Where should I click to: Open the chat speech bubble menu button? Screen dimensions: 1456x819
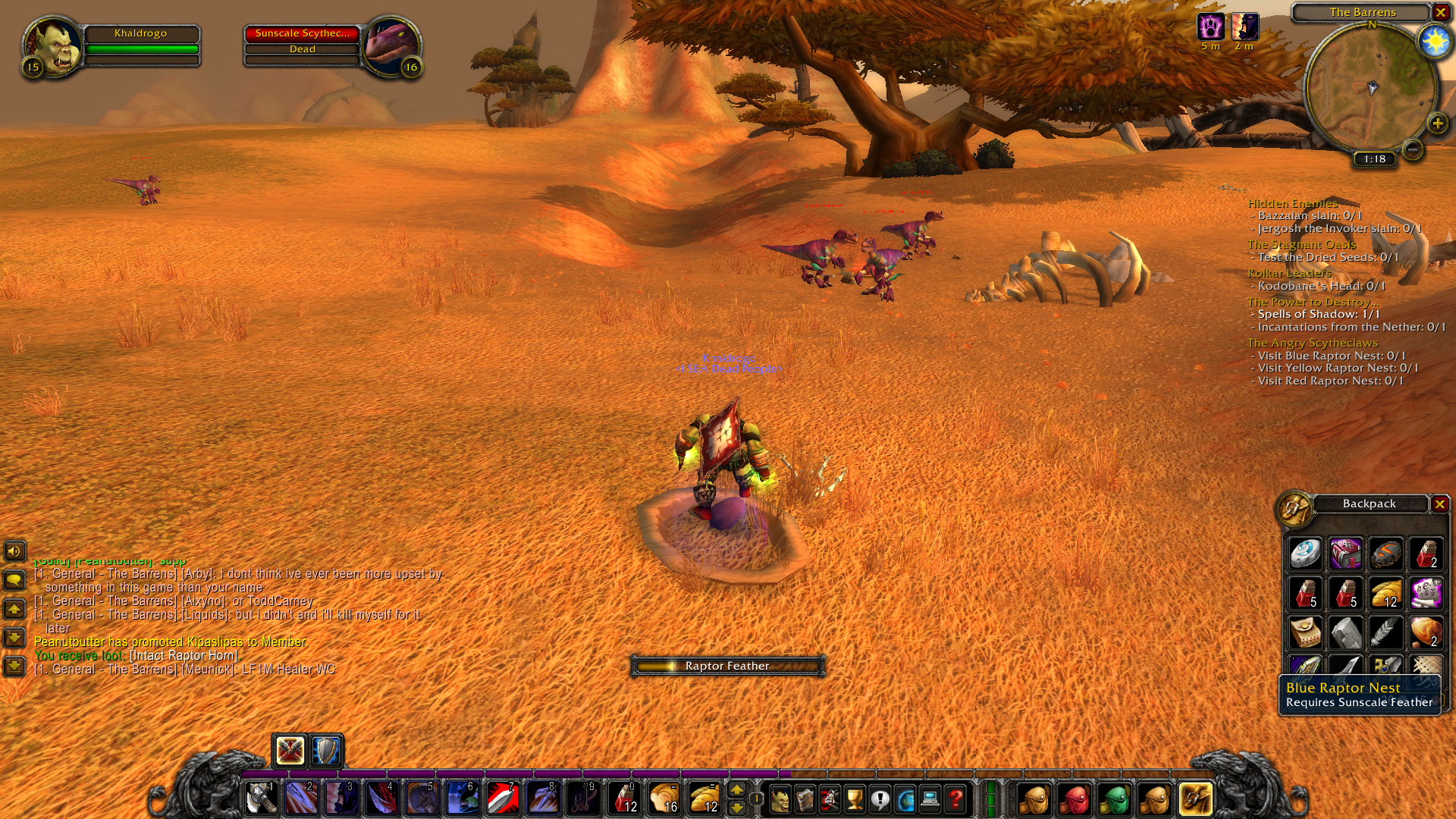pyautogui.click(x=14, y=581)
